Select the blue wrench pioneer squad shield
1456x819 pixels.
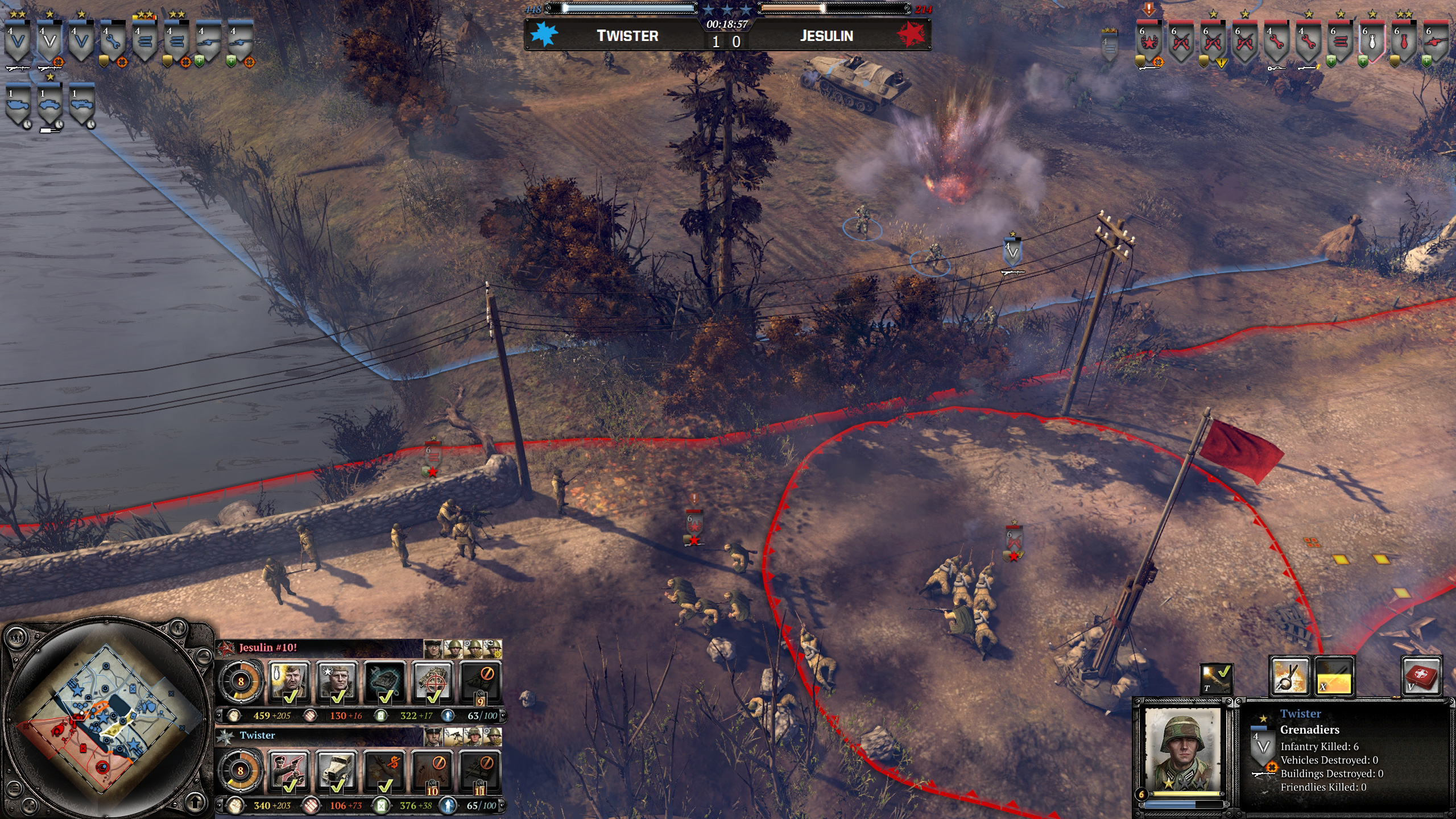coord(113,44)
